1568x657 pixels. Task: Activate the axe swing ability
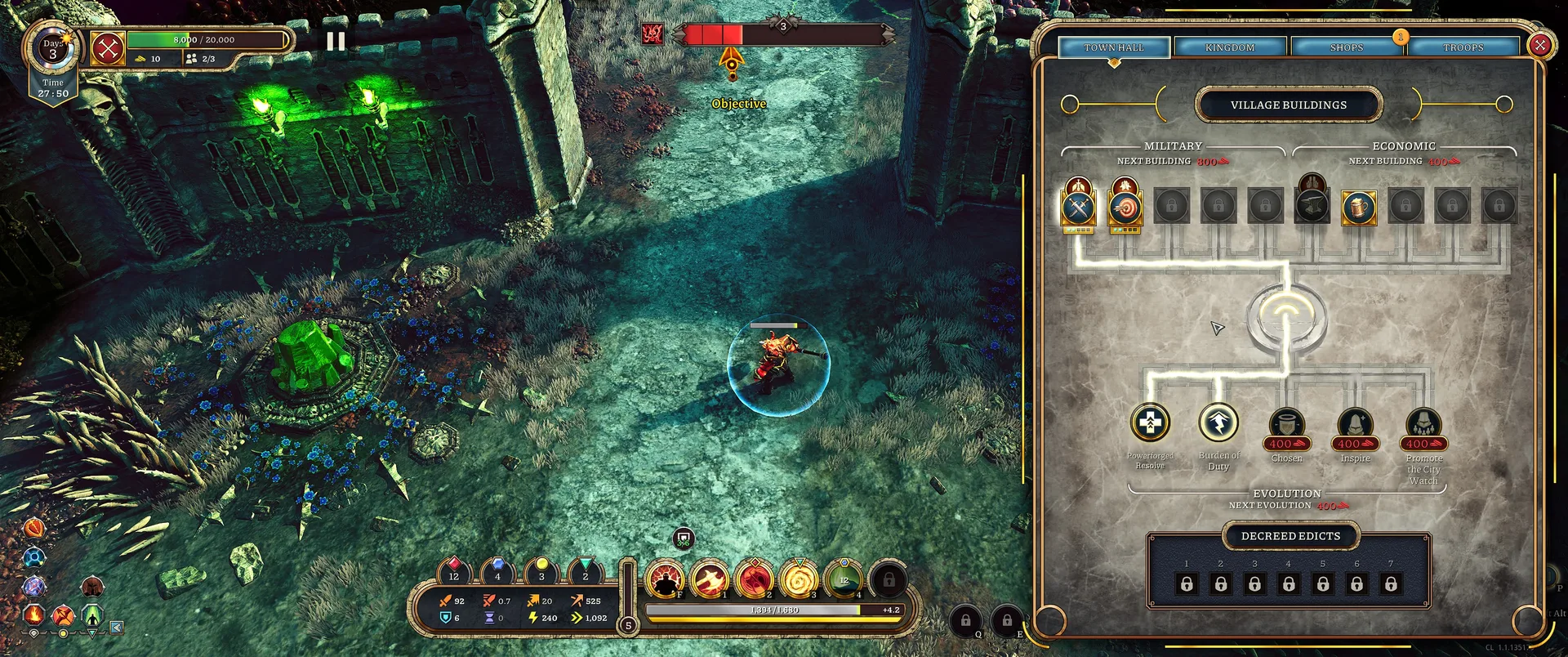[710, 579]
